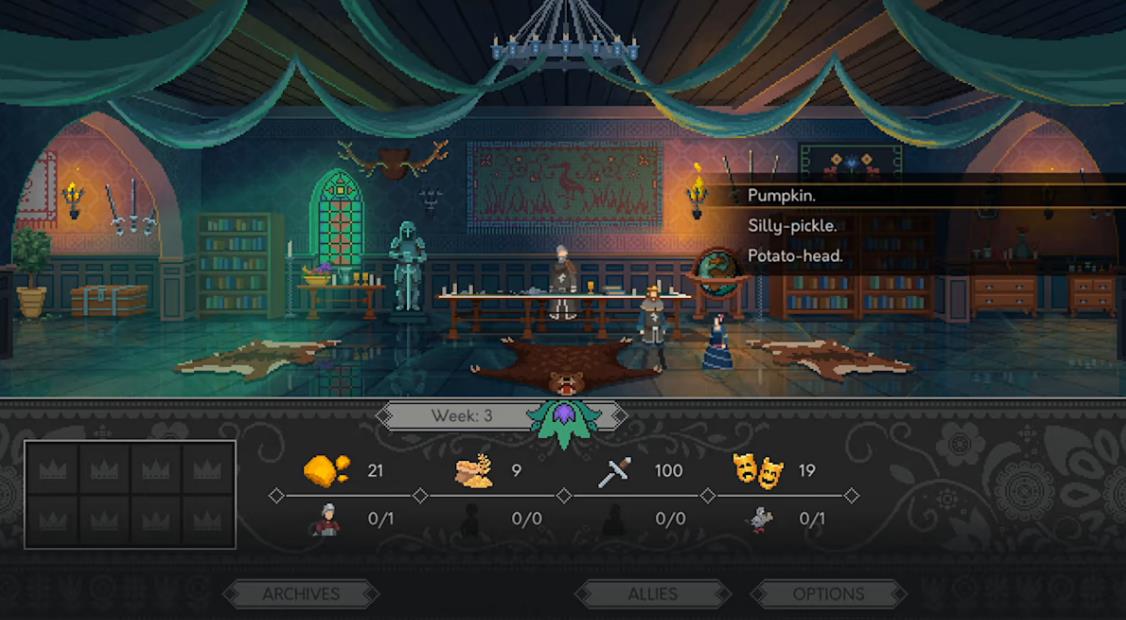
Task: Show the Allies panel
Action: tap(652, 594)
